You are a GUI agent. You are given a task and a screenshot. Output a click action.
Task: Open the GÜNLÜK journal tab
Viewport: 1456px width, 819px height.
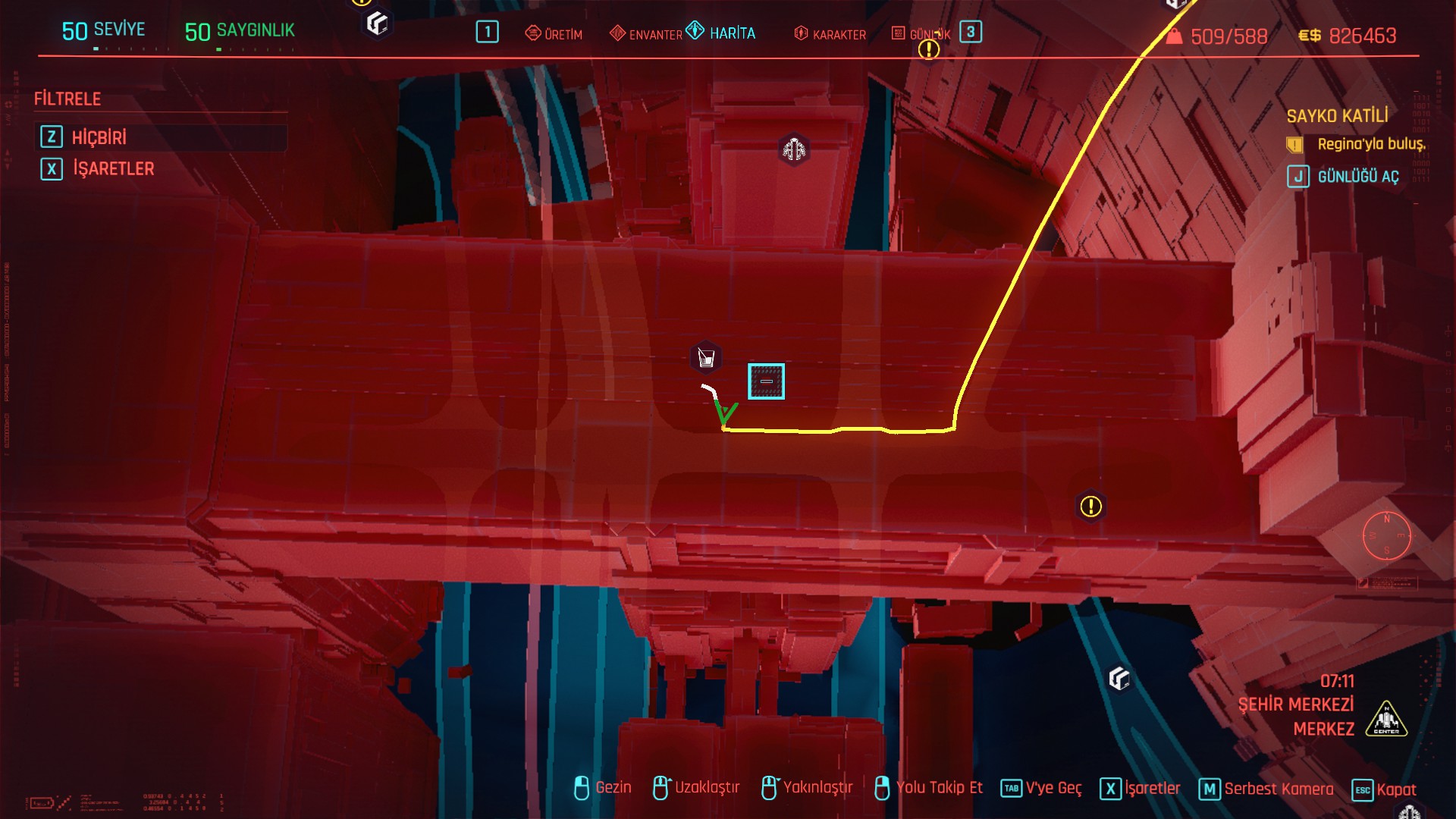click(920, 34)
